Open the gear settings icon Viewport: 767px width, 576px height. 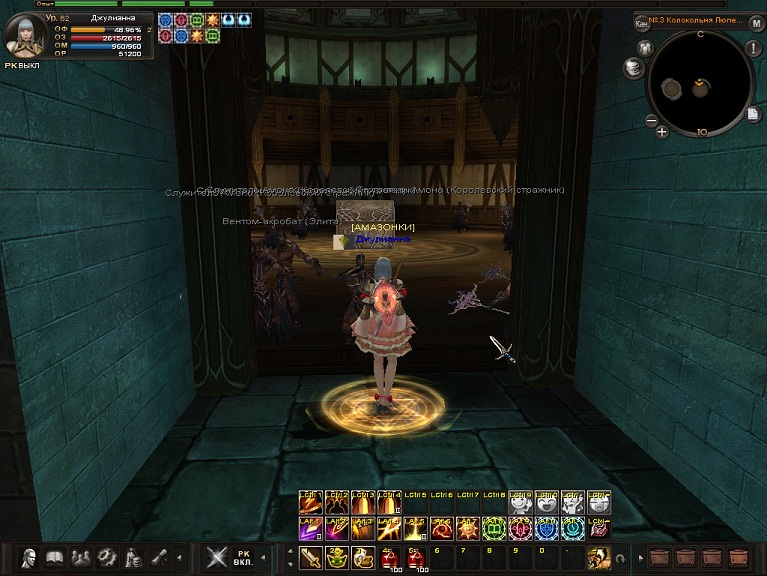click(107, 558)
